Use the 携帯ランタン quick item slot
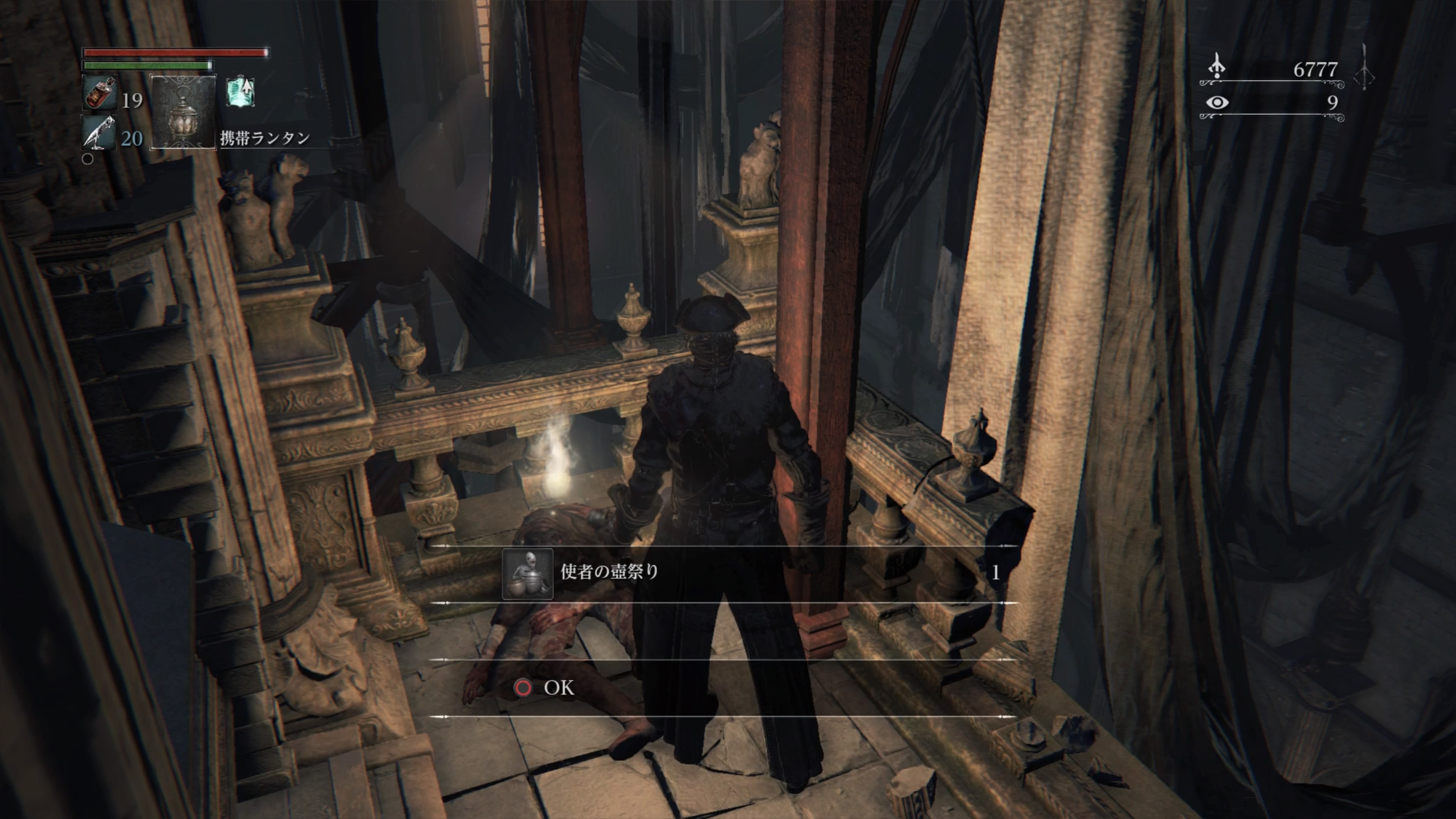The height and width of the screenshot is (819, 1456). 183,112
